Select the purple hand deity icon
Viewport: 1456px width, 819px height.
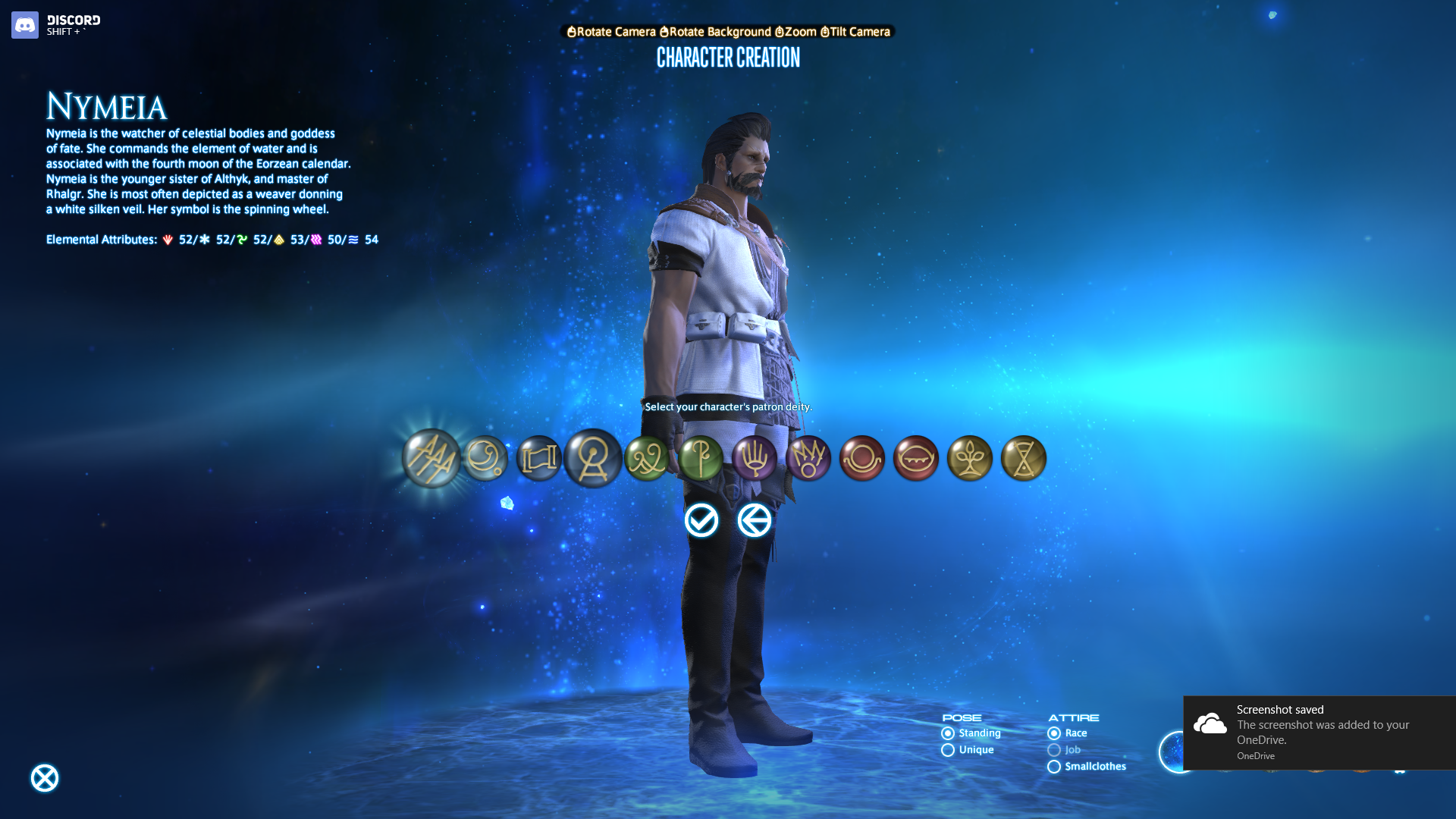(x=755, y=458)
